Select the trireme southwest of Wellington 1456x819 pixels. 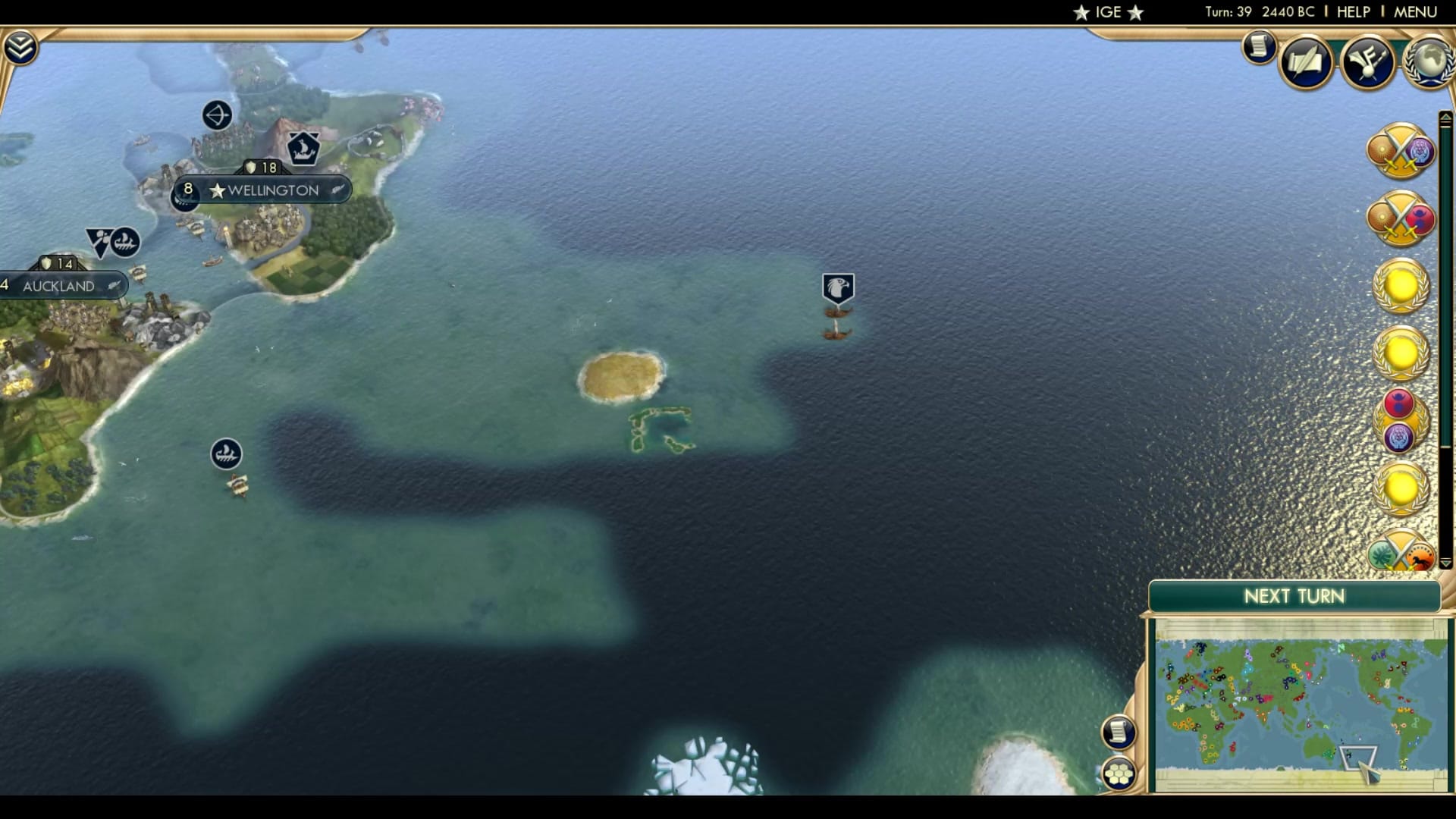(x=225, y=453)
